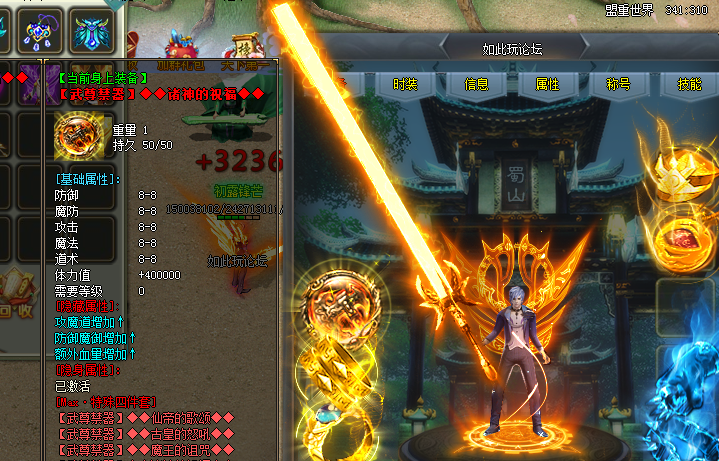This screenshot has height=461, width=719.
Task: Switch to the 时装 costume tab
Action: [x=405, y=84]
